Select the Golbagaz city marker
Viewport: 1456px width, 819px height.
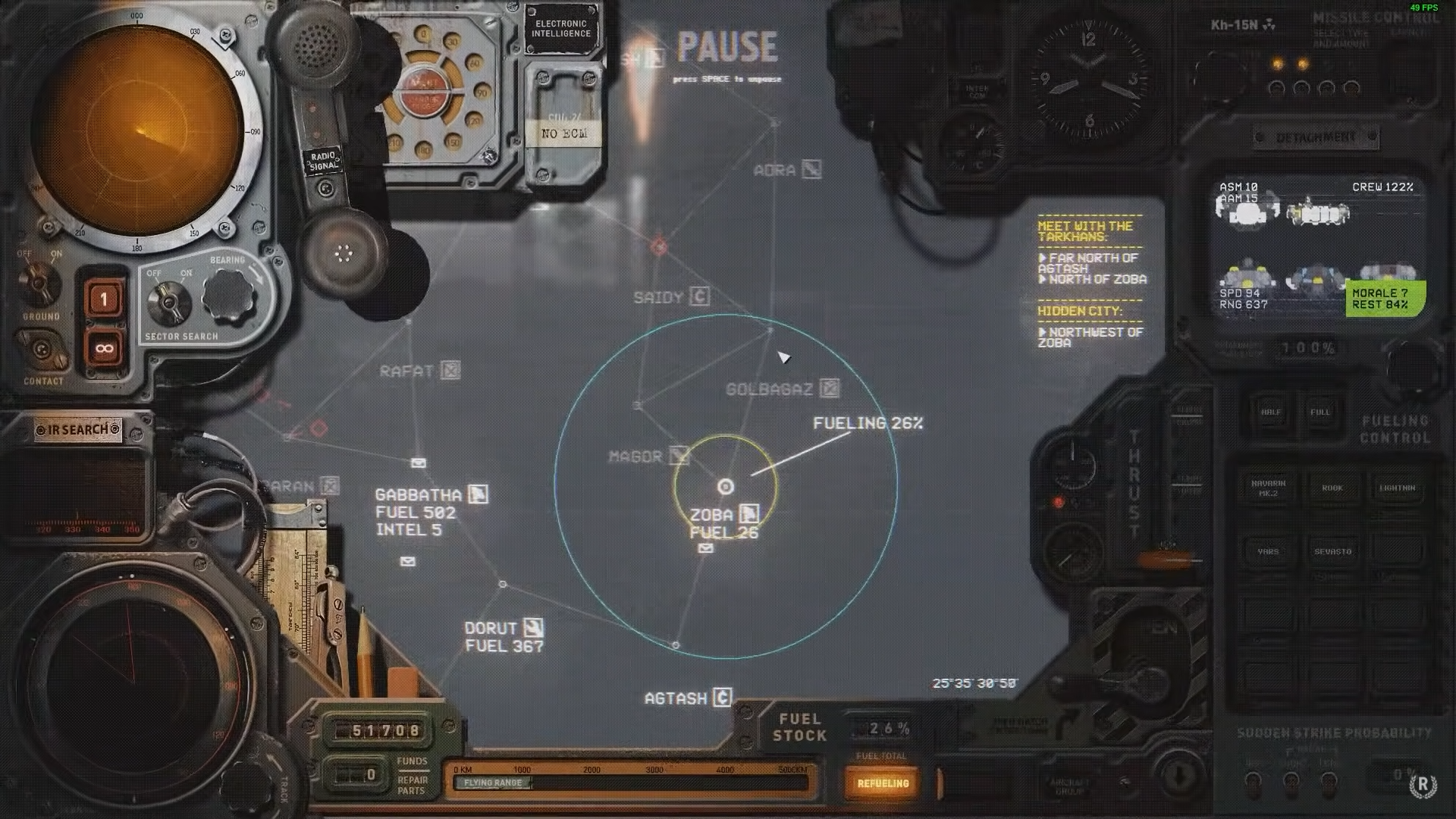point(830,389)
